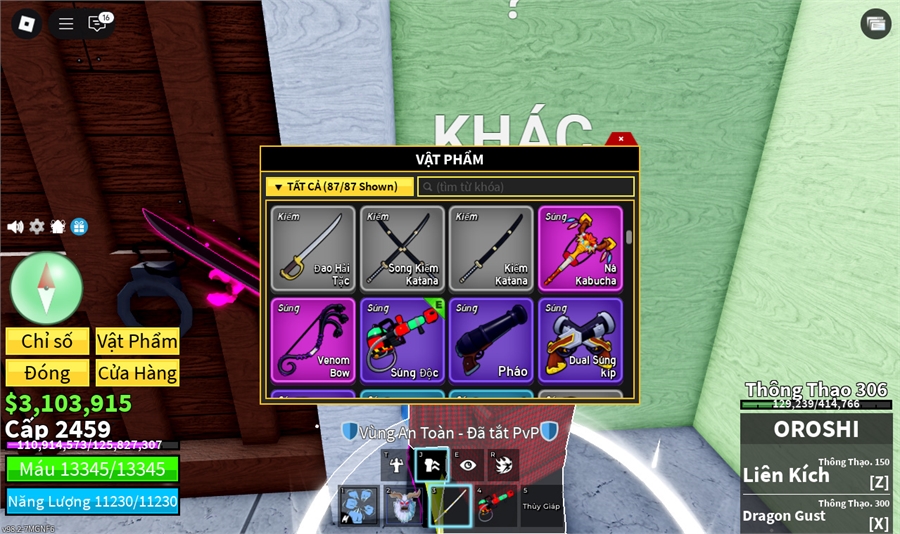Select the Thủy Giáp hotbar slot

(x=539, y=506)
